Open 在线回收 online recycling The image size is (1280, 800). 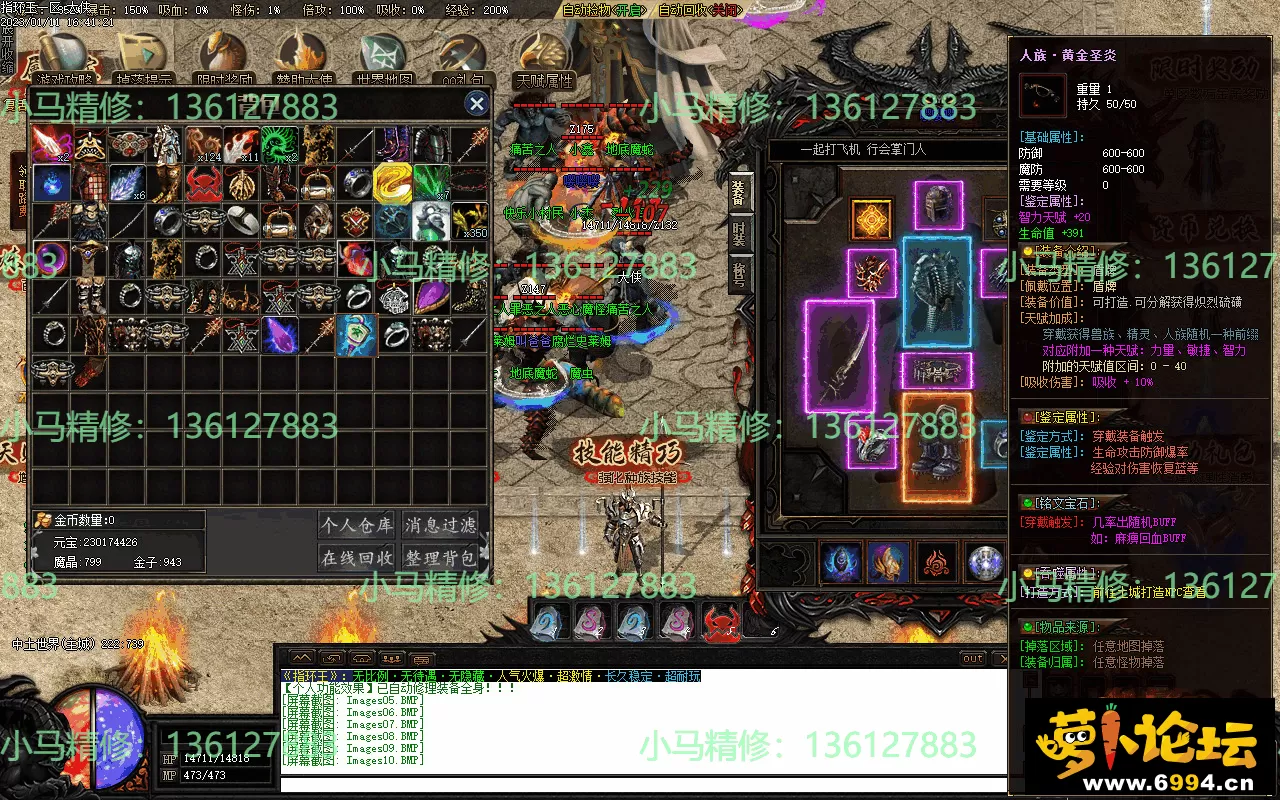(x=358, y=557)
